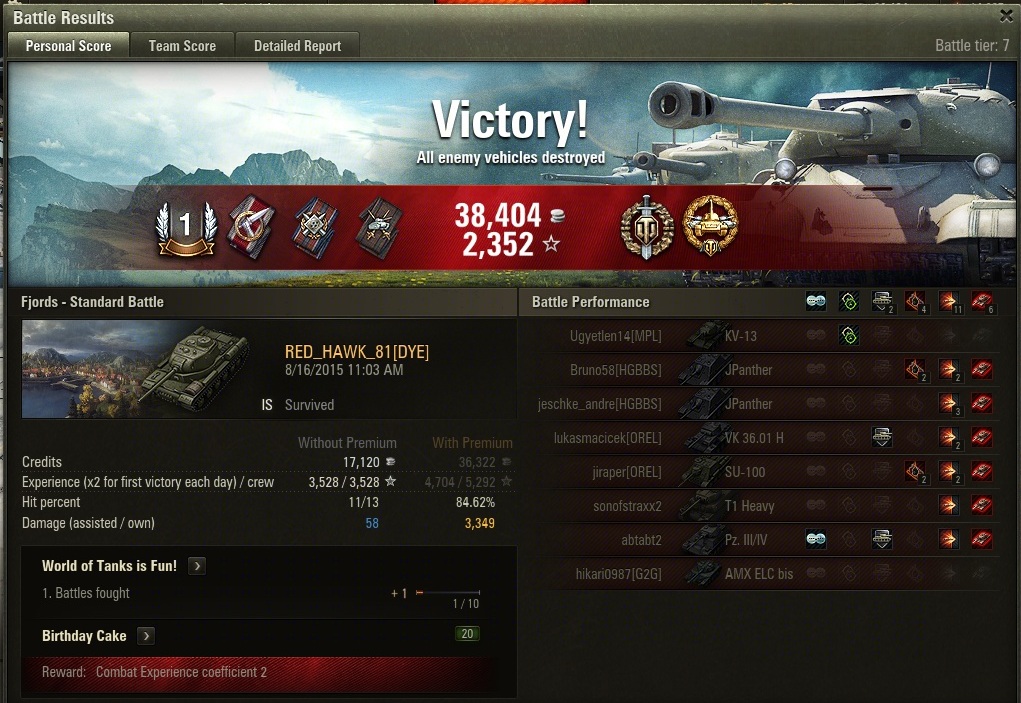Select the Bruno58[HGBBS] JPanther row

[x=700, y=370]
